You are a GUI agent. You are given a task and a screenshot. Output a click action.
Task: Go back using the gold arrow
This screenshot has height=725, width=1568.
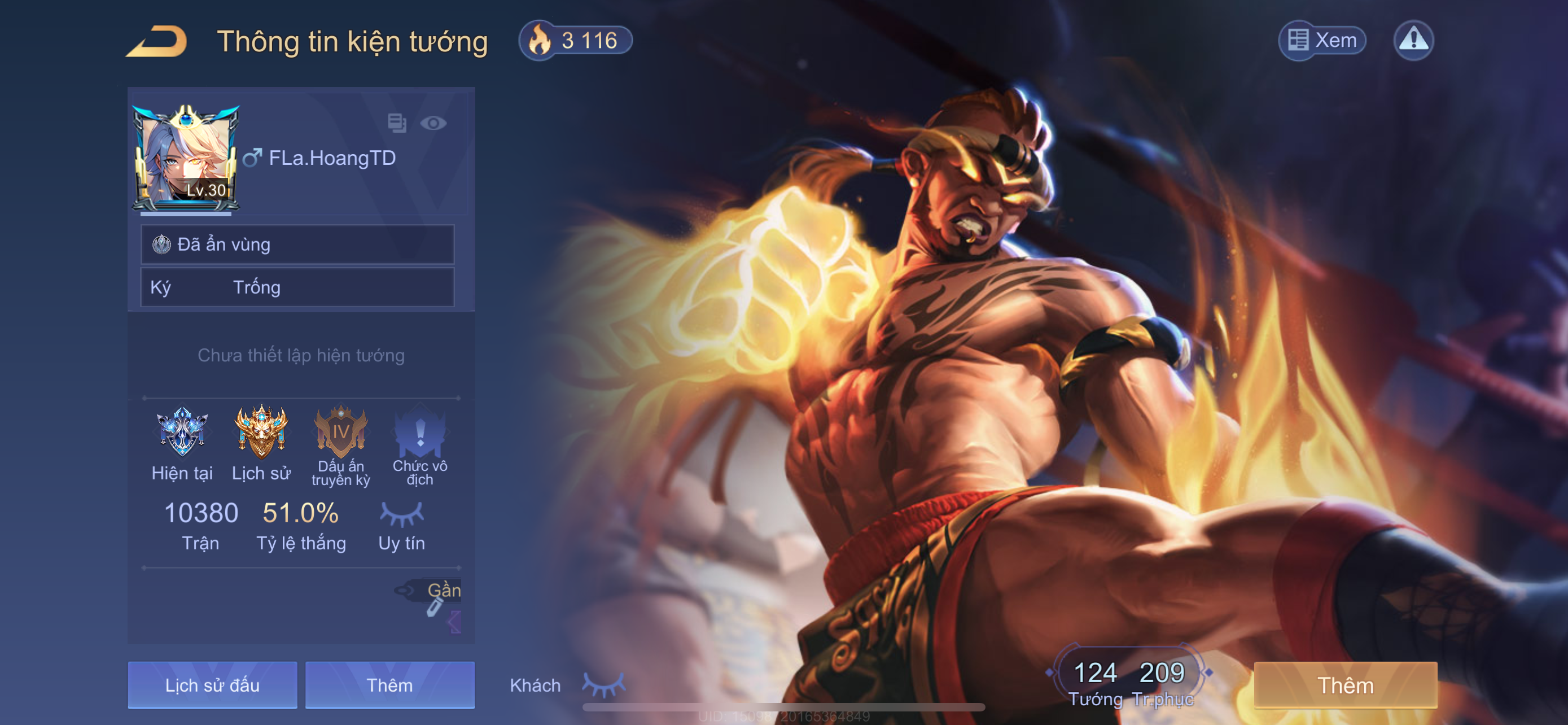click(x=157, y=41)
